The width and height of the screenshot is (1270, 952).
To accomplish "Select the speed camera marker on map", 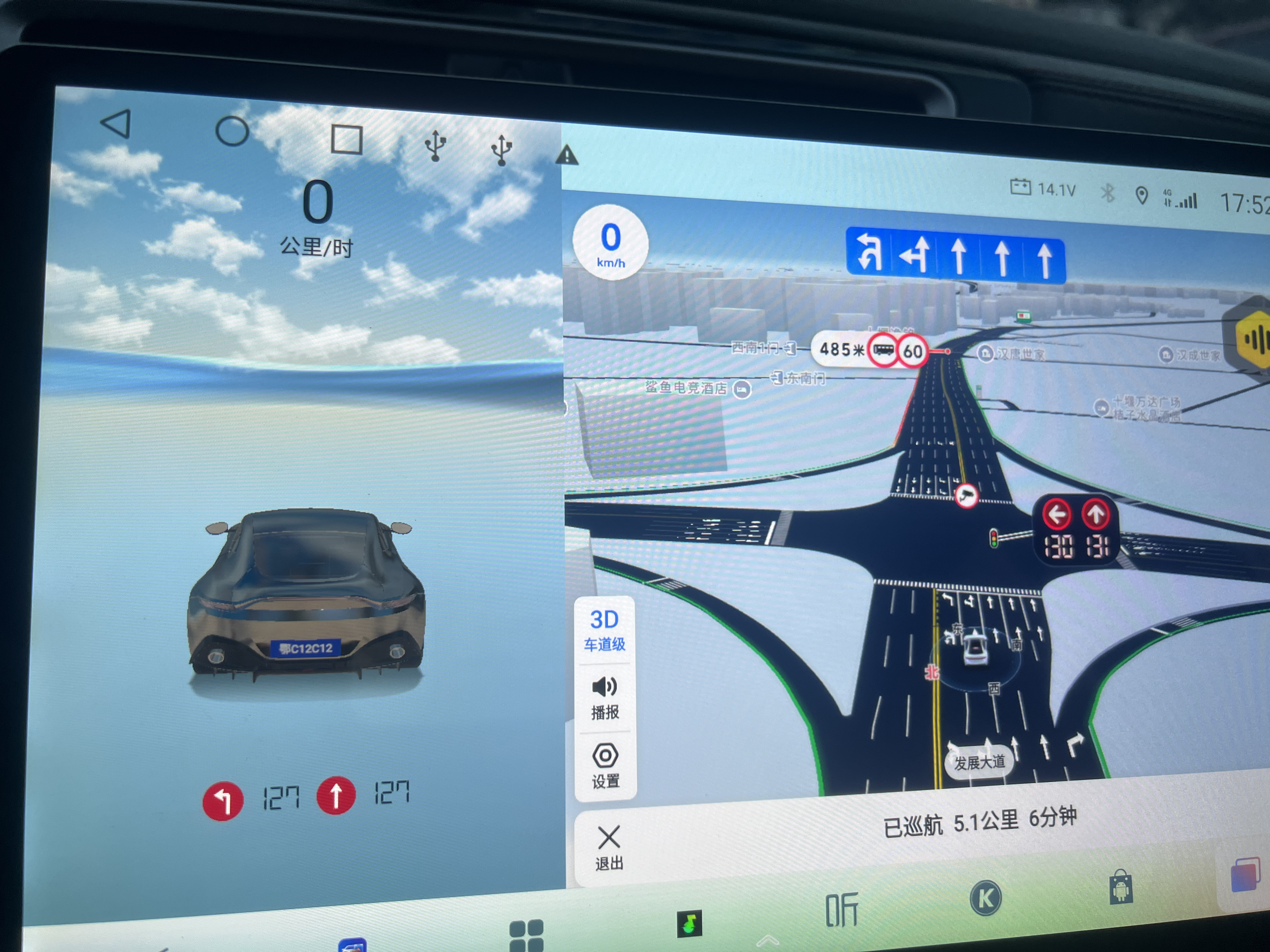I will 966,495.
